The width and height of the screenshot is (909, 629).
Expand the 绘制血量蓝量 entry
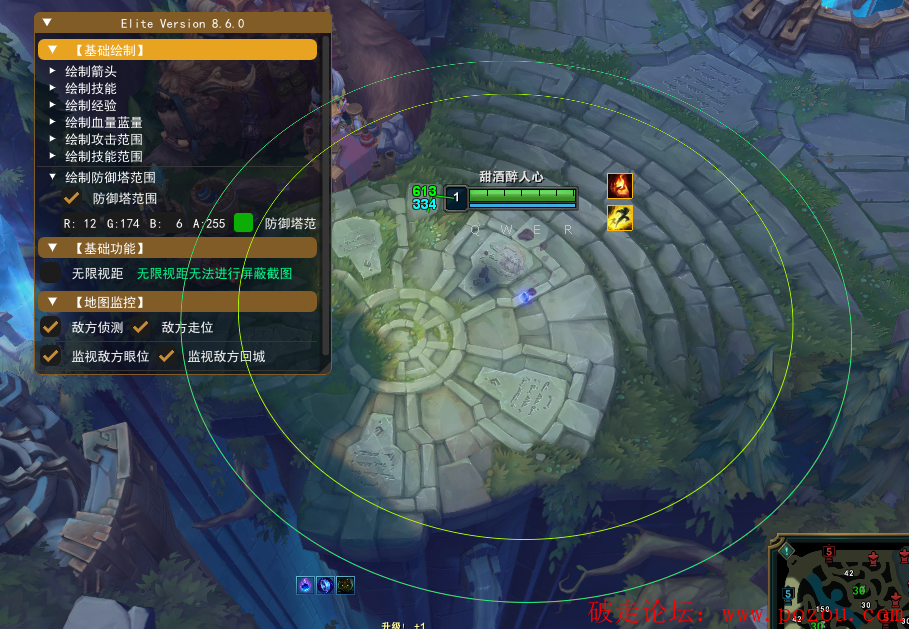53,122
